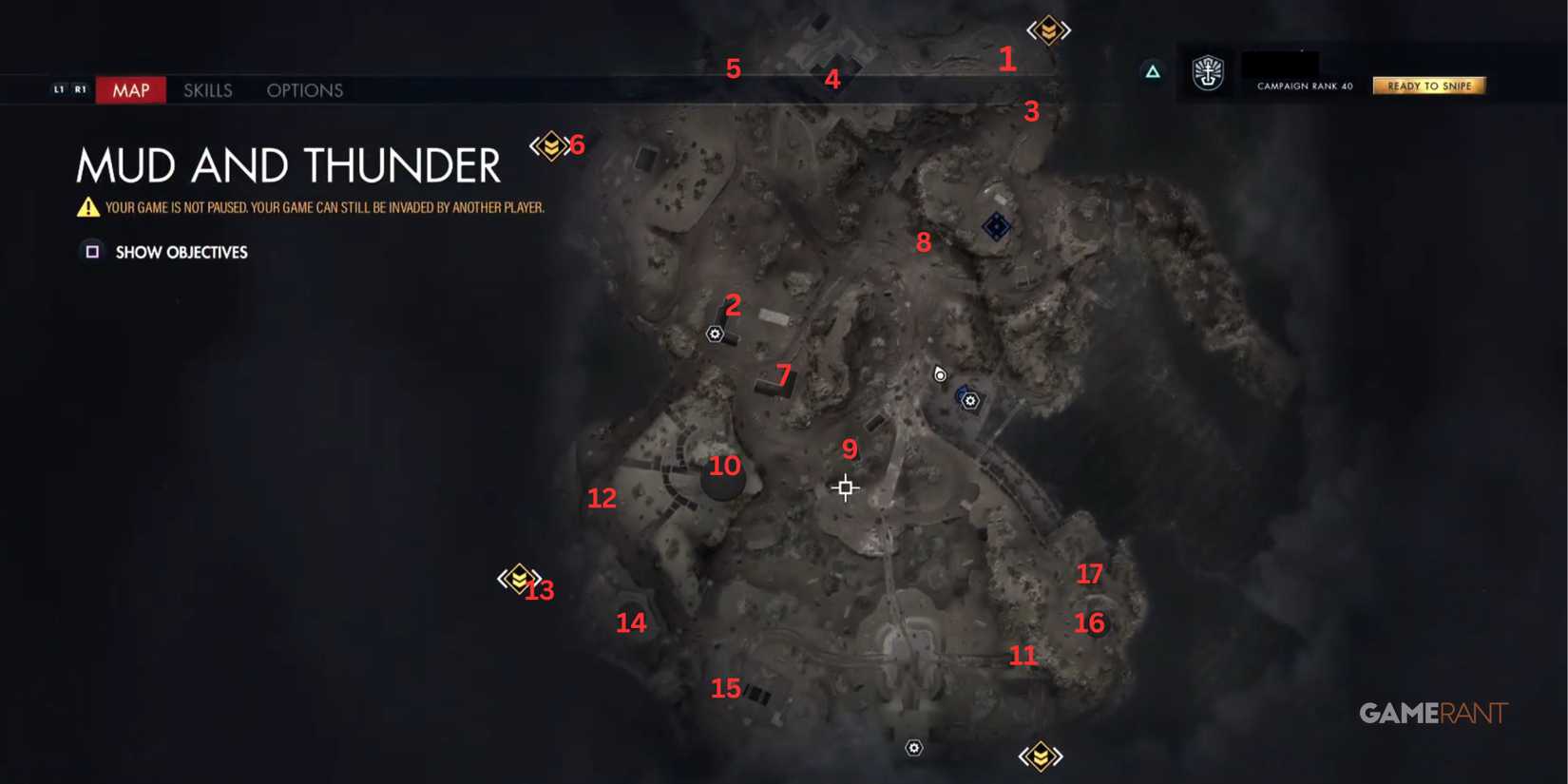Click the Ready To Snipe button
This screenshot has width=1568, height=784.
point(1428,85)
